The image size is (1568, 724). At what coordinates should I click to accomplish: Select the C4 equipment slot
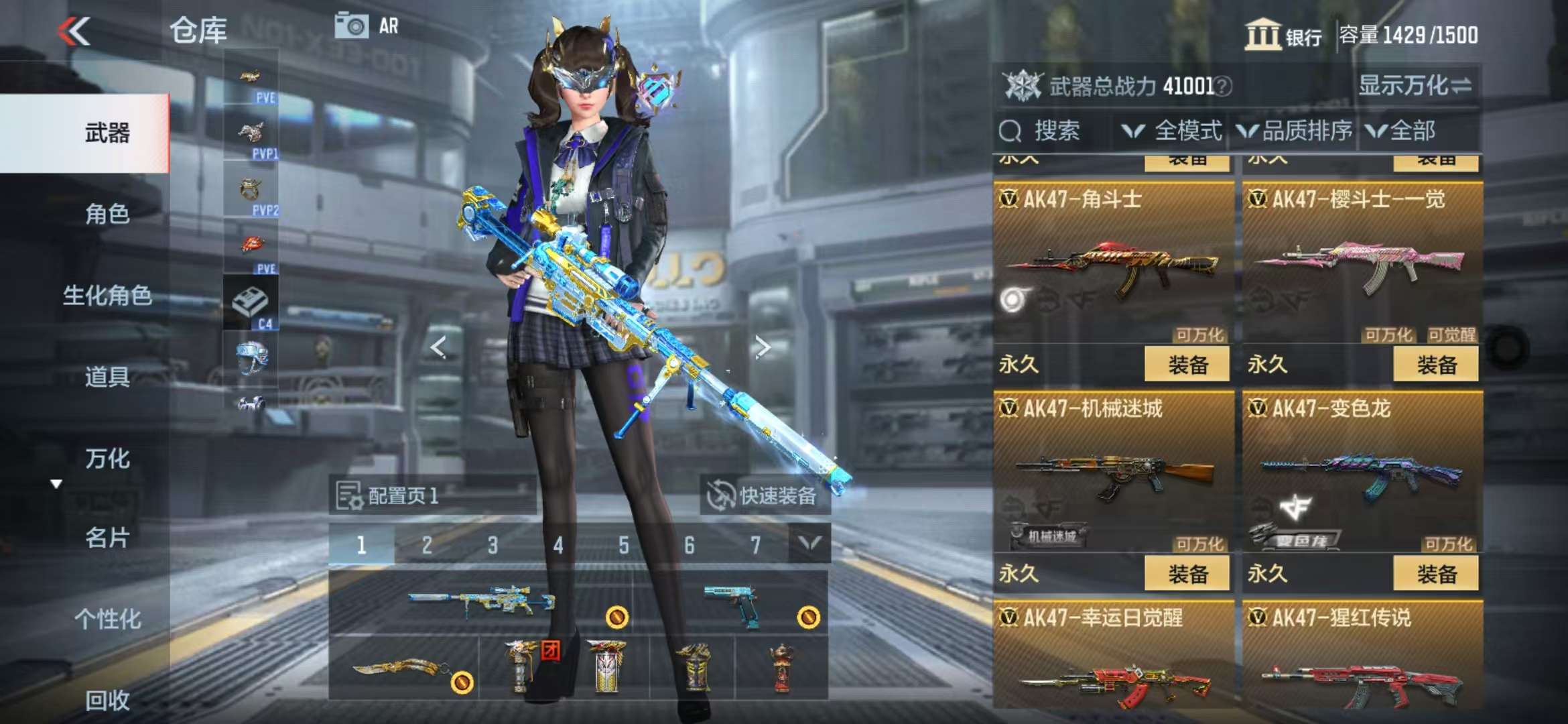point(251,305)
